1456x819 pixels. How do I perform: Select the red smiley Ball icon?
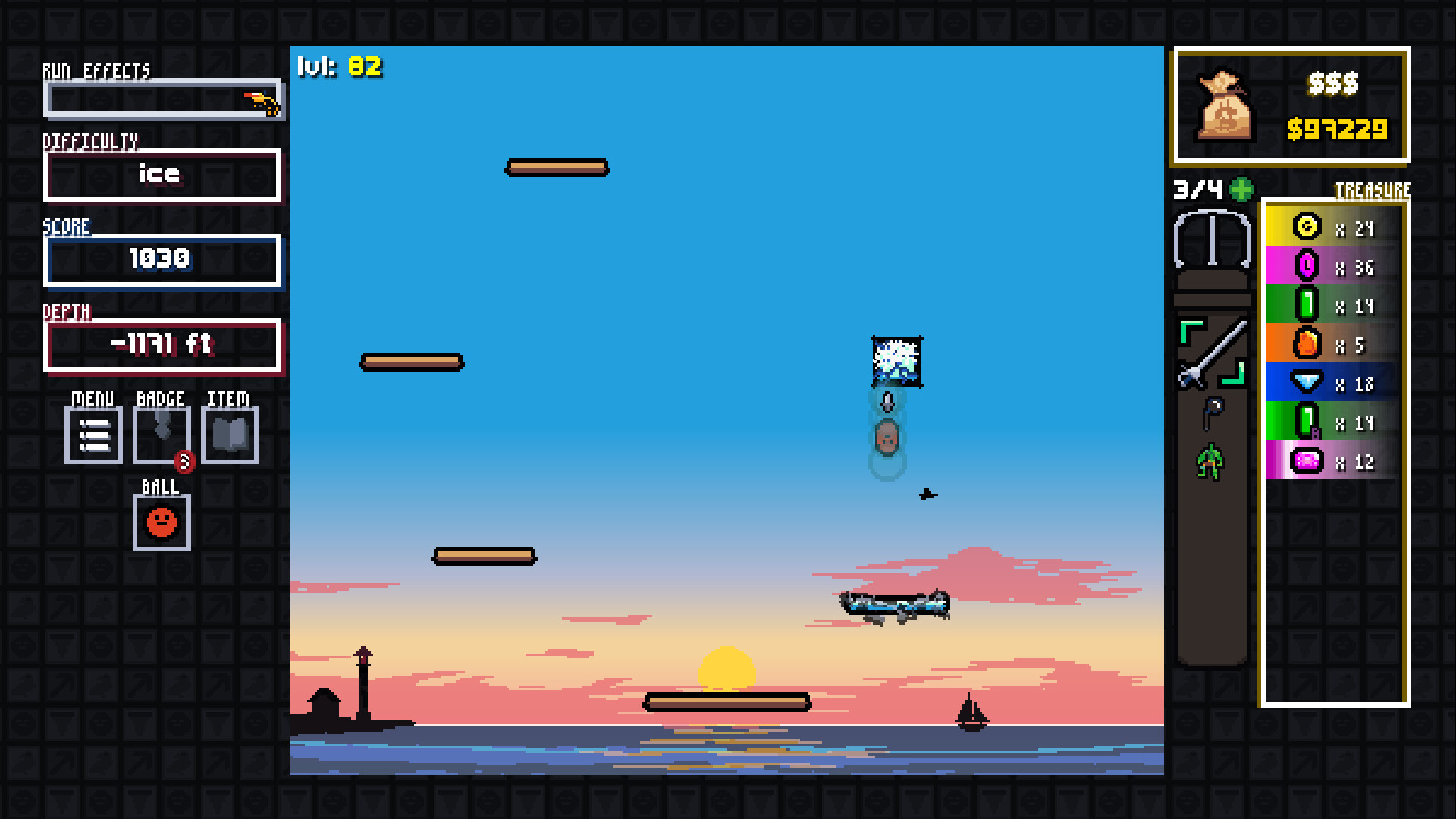point(161,522)
